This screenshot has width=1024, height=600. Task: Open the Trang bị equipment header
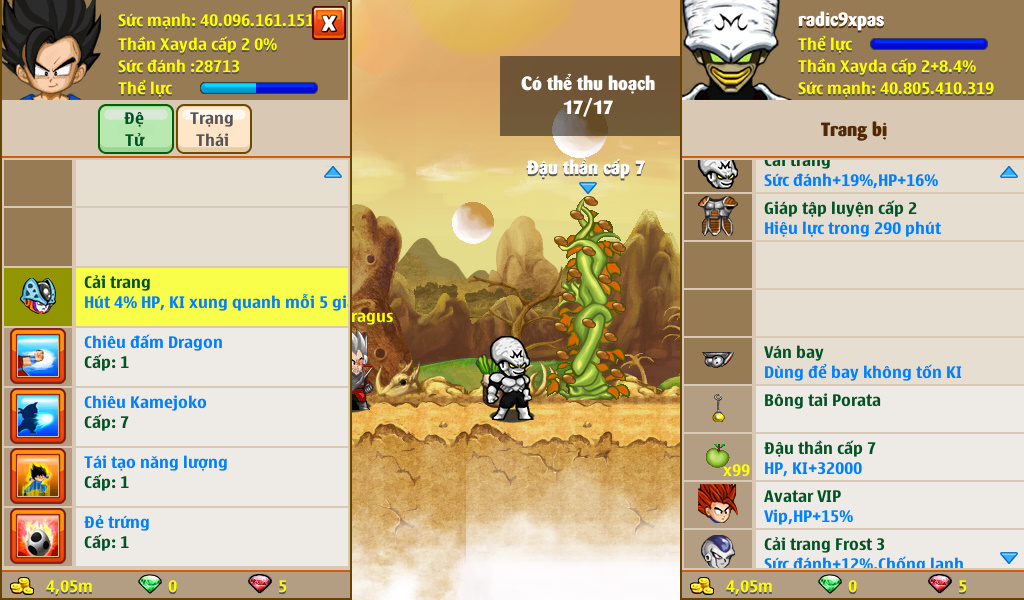pyautogui.click(x=853, y=130)
